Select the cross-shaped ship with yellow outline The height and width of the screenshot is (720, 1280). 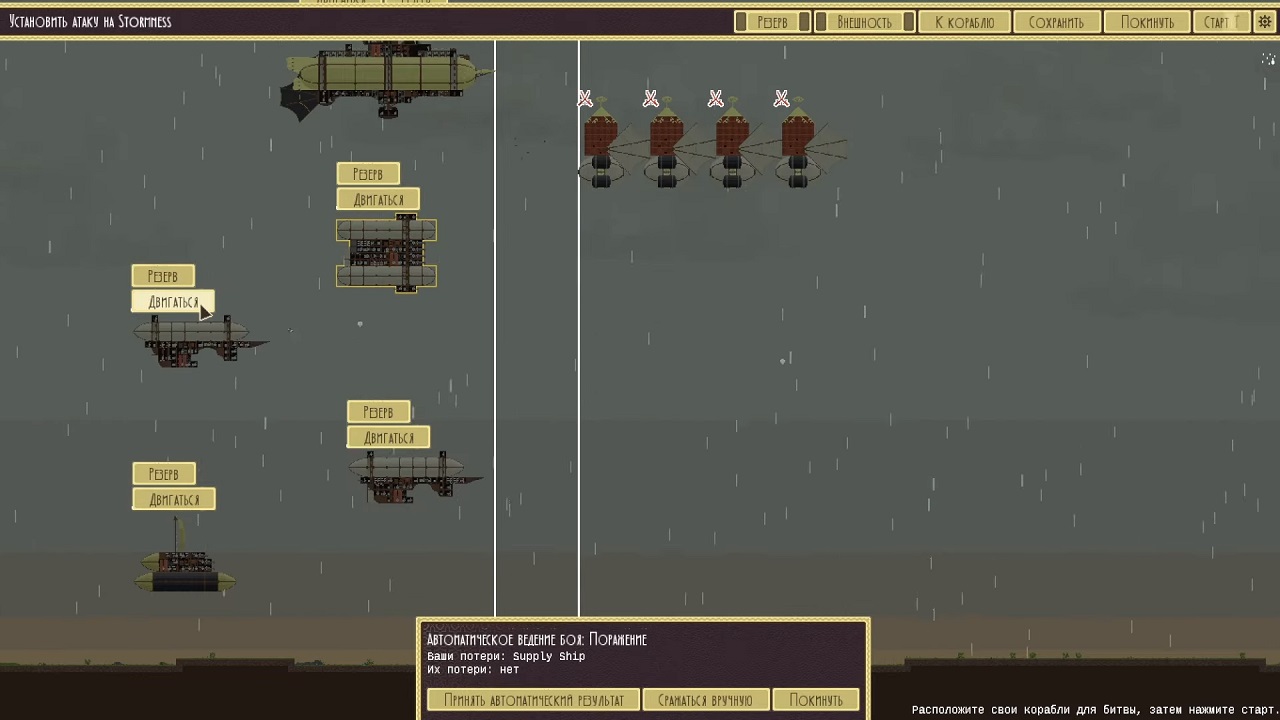(386, 253)
